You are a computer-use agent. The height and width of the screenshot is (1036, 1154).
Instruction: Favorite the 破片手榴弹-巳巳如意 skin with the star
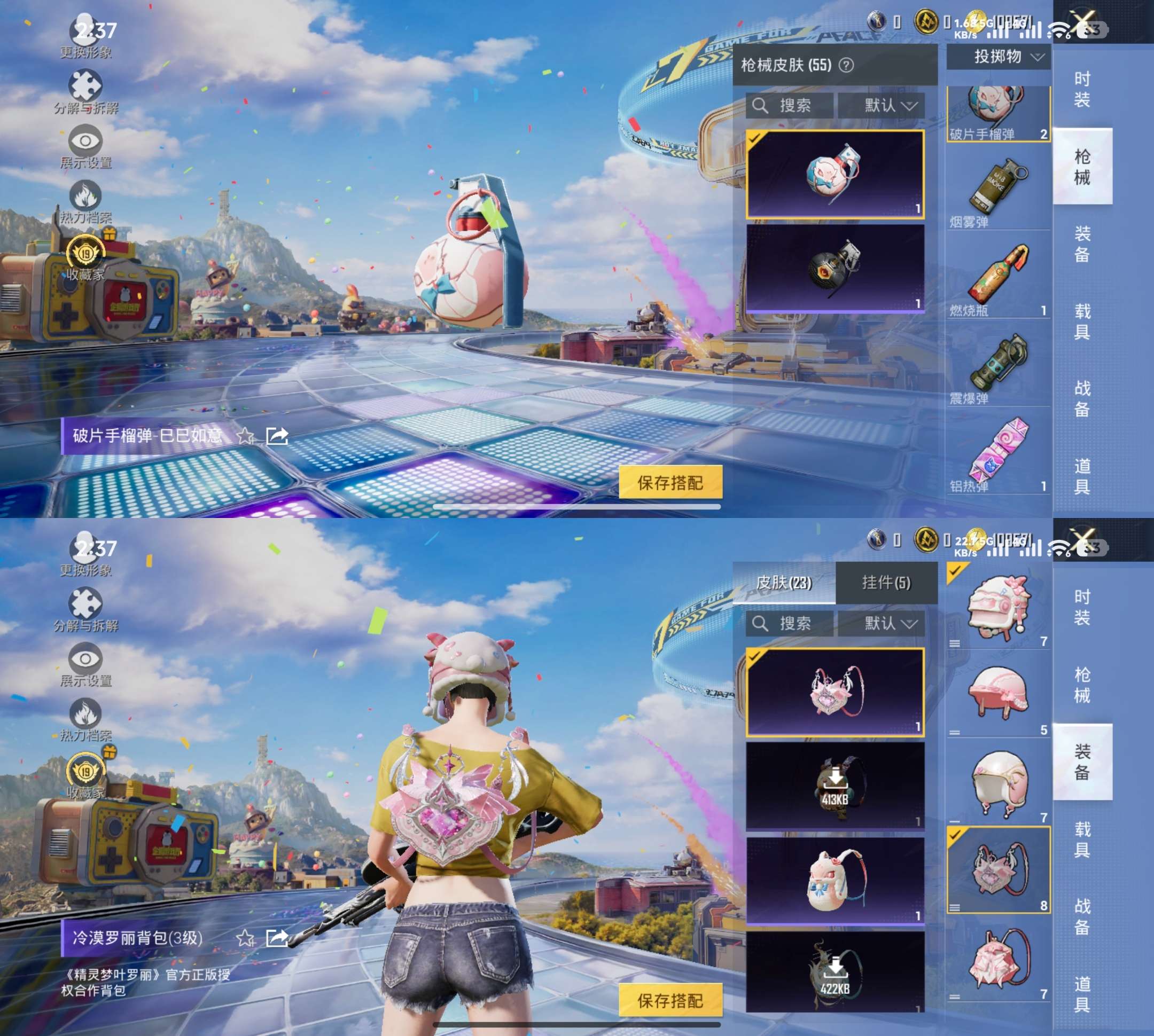[246, 436]
